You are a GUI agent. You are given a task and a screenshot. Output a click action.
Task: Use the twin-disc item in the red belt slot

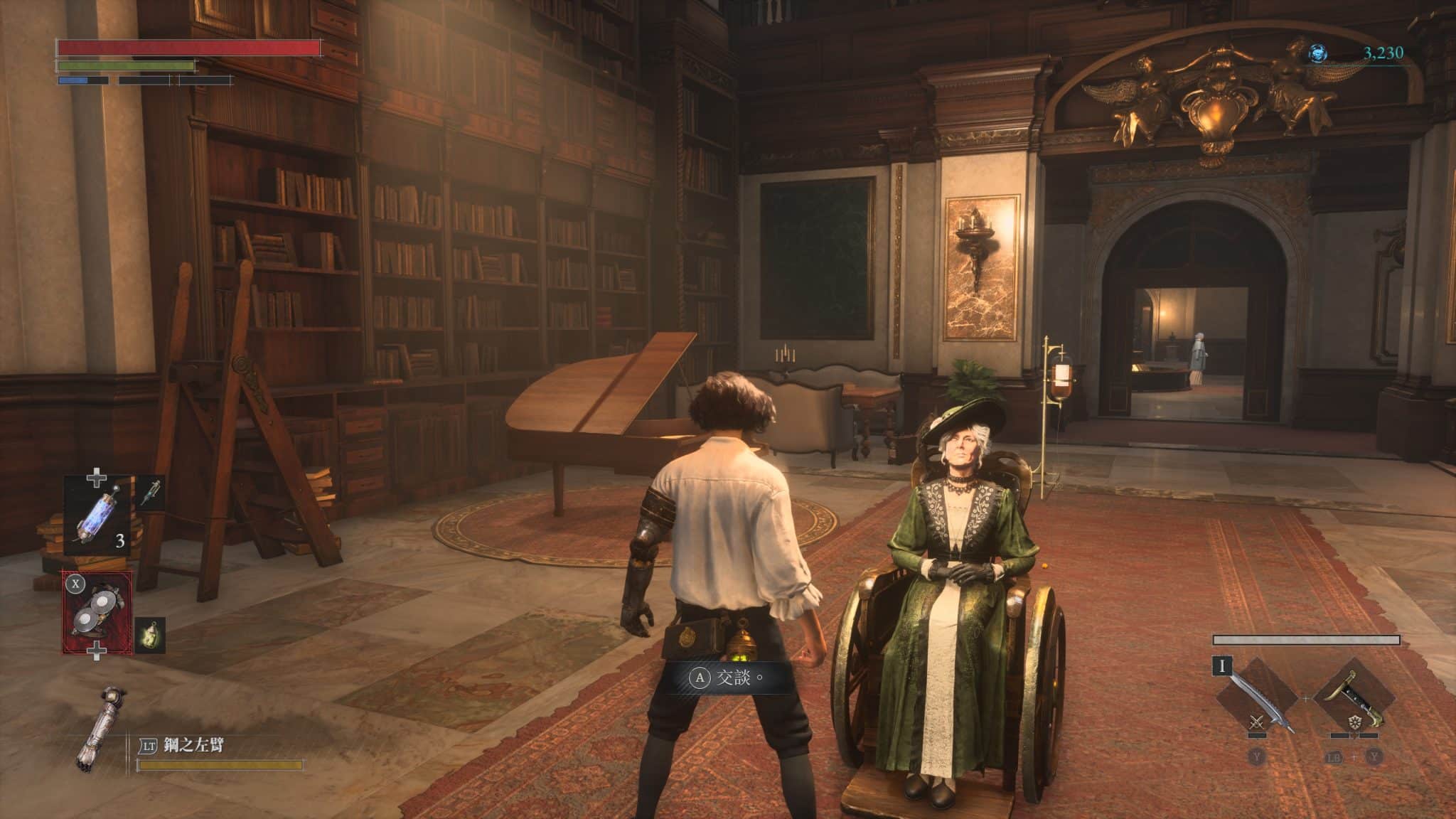97,613
